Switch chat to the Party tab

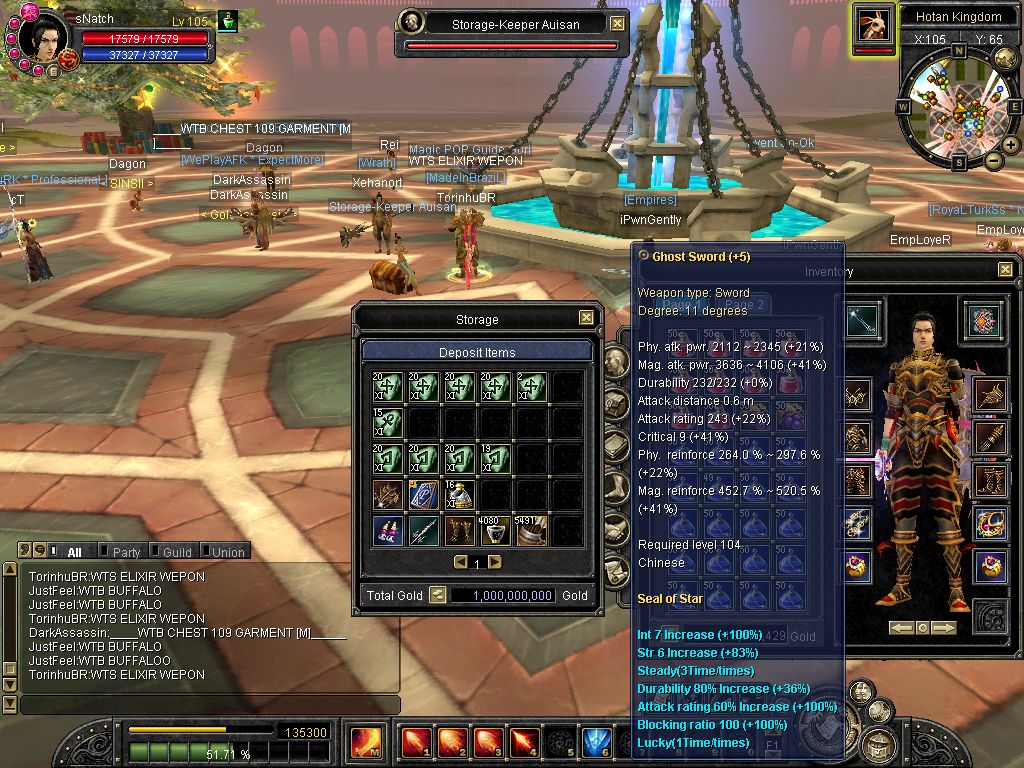(x=126, y=552)
